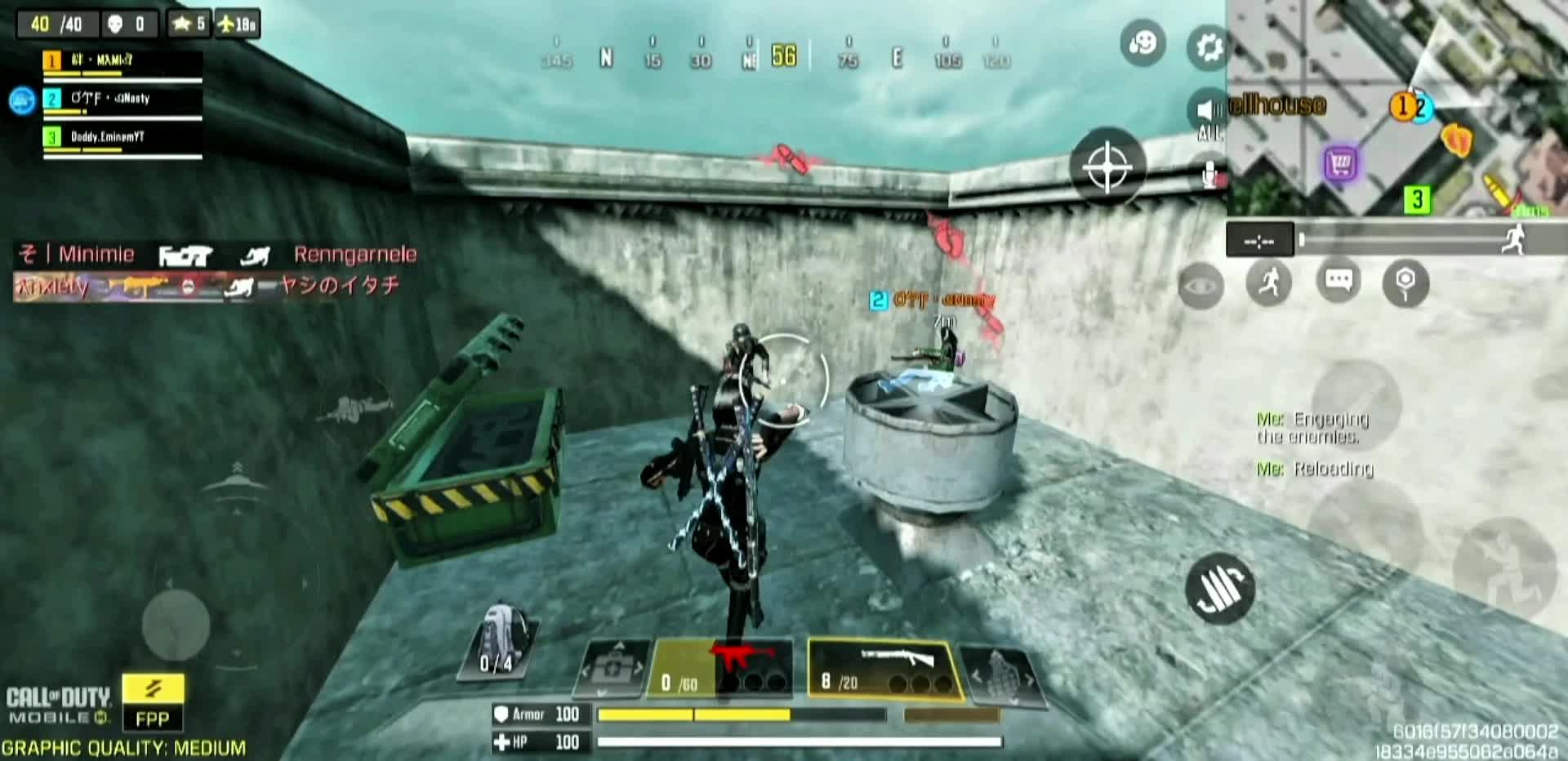Tap the movement joystick pad
The image size is (1568, 761).
point(176,624)
